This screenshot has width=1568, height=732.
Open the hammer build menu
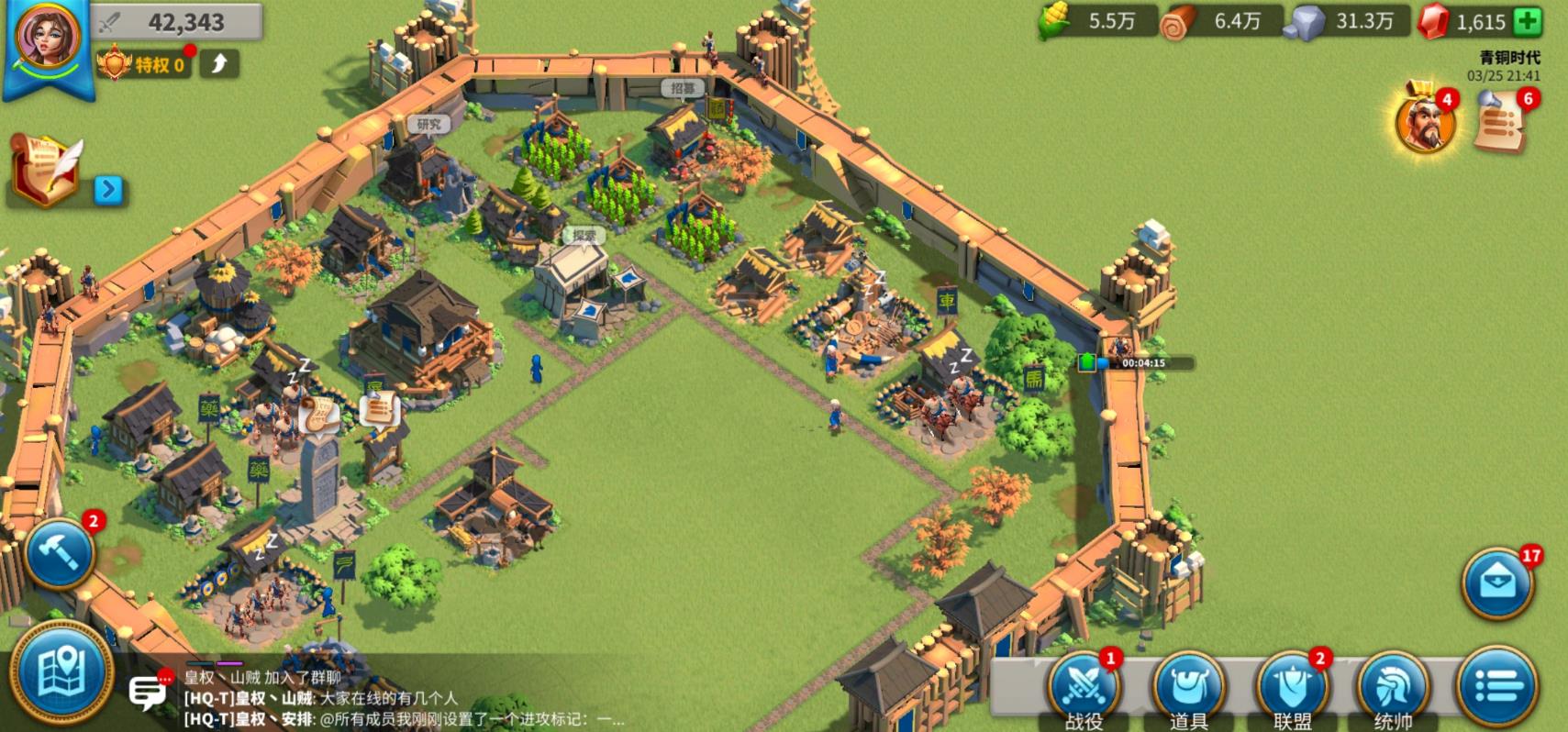[x=61, y=553]
